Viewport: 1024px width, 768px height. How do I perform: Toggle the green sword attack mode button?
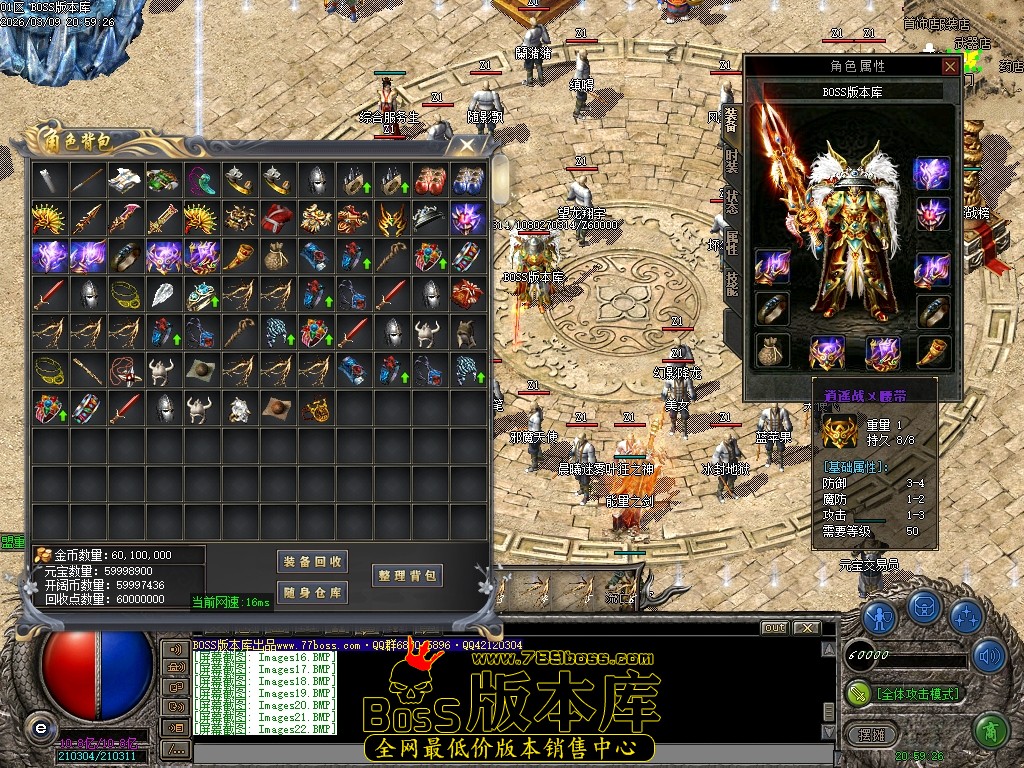859,692
